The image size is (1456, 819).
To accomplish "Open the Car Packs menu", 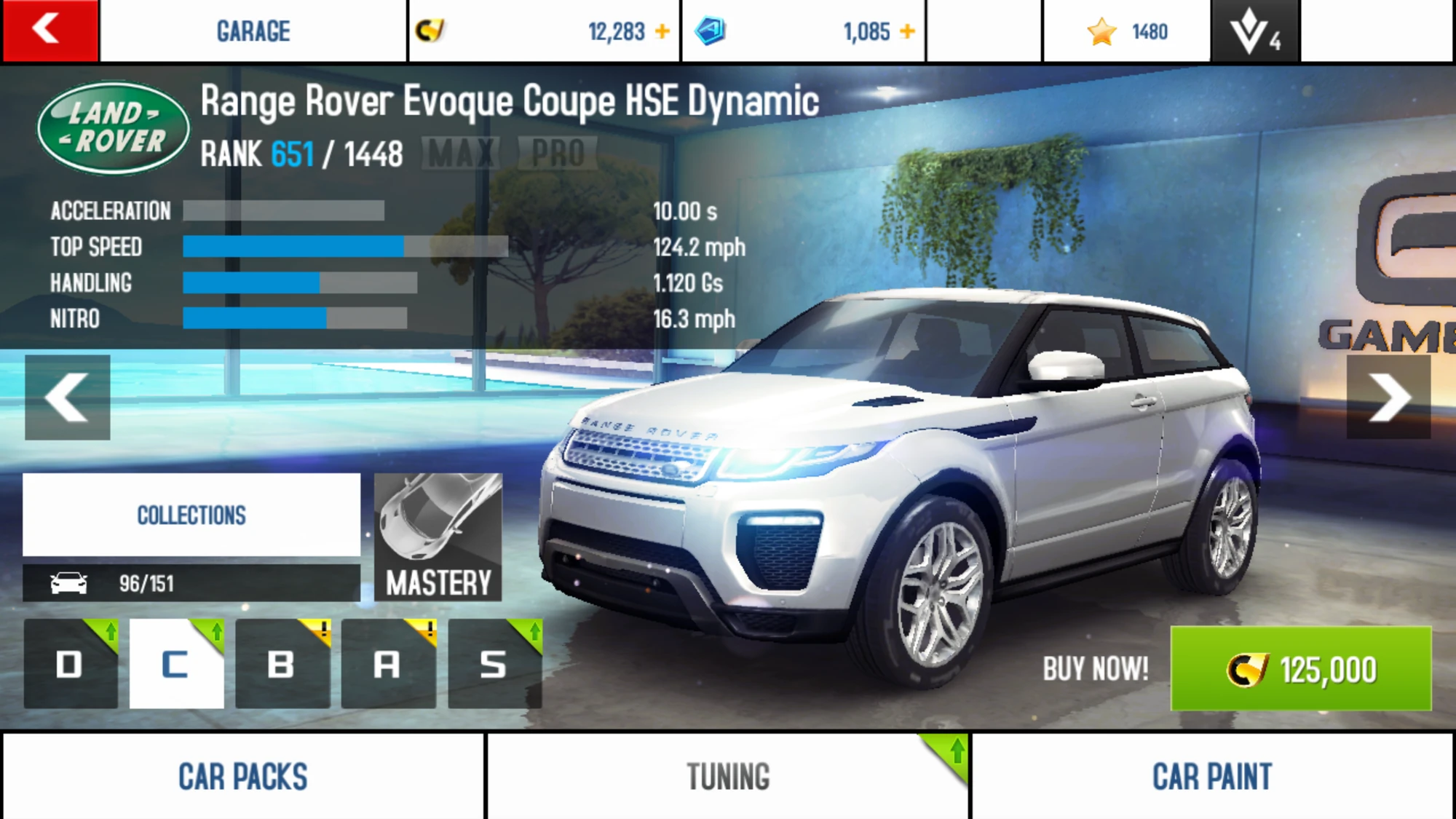I will [x=244, y=775].
